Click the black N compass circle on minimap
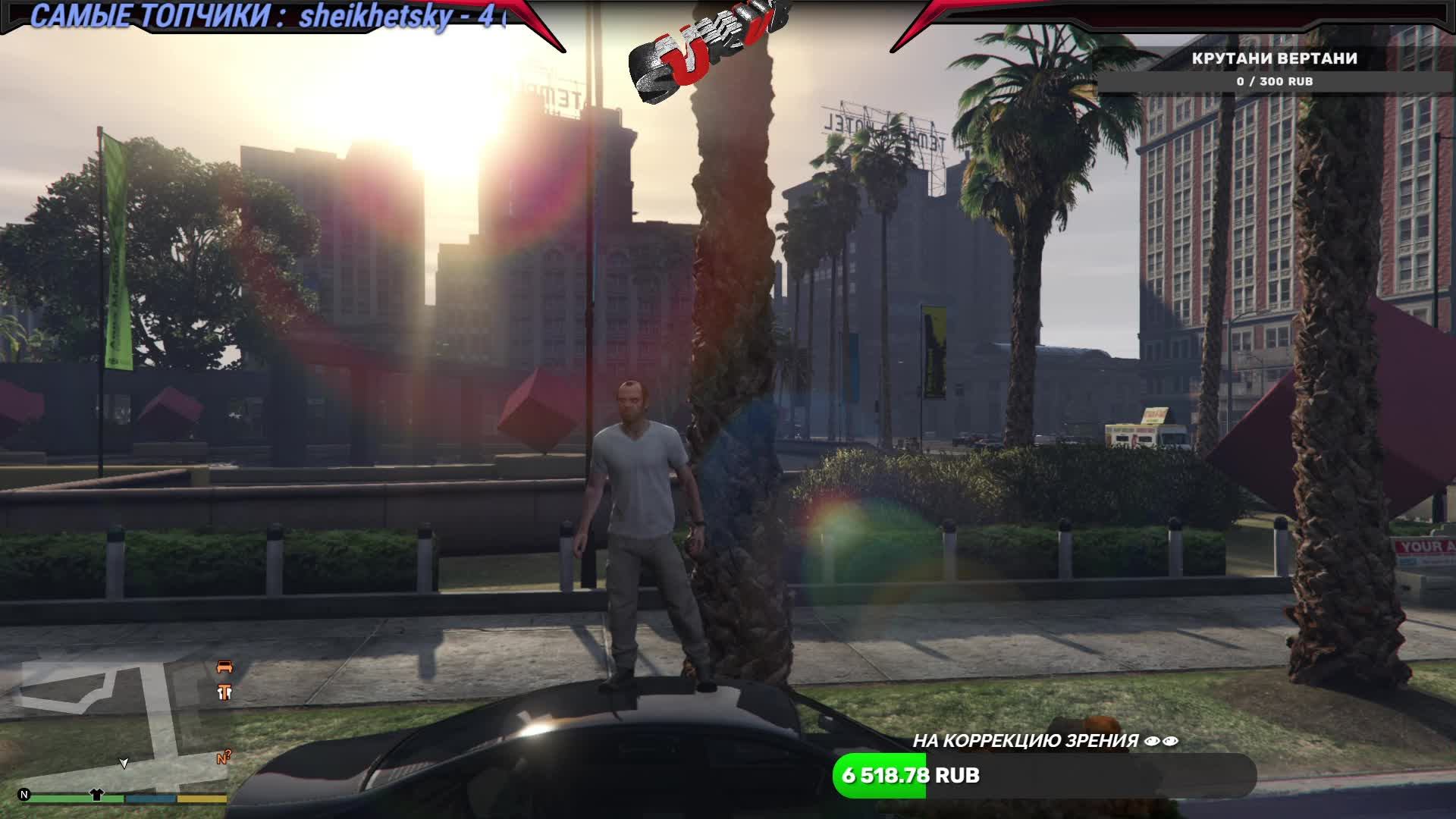Screen dimensions: 1456x819 tap(25, 795)
